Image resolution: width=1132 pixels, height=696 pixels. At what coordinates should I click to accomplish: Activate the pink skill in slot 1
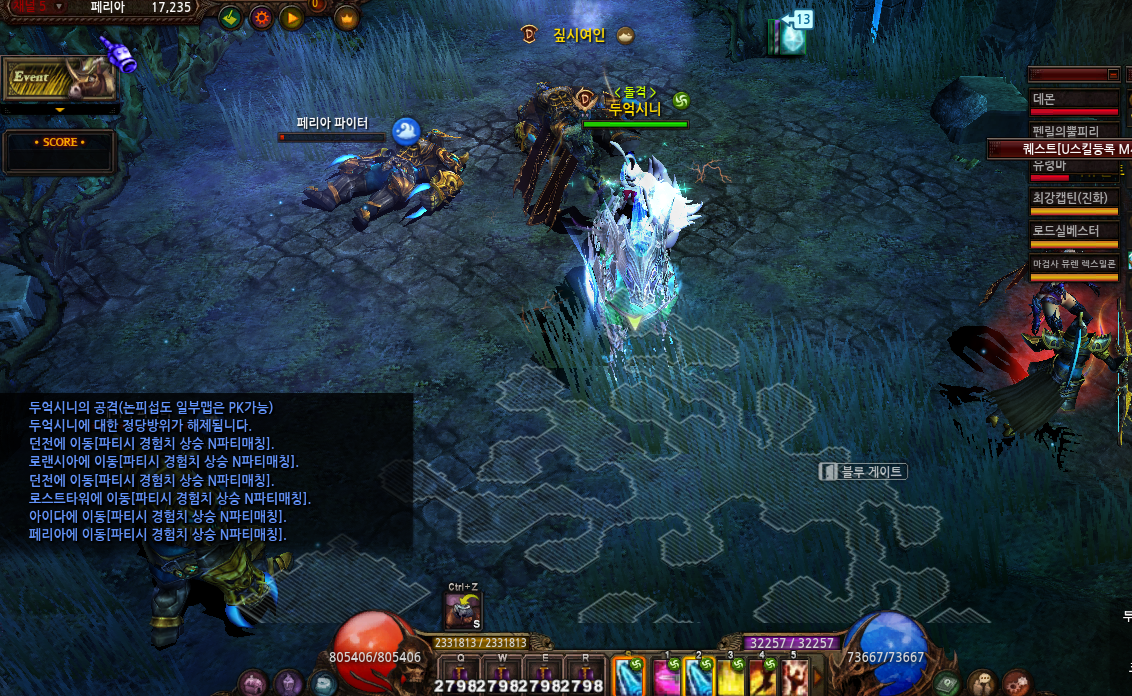coord(665,677)
